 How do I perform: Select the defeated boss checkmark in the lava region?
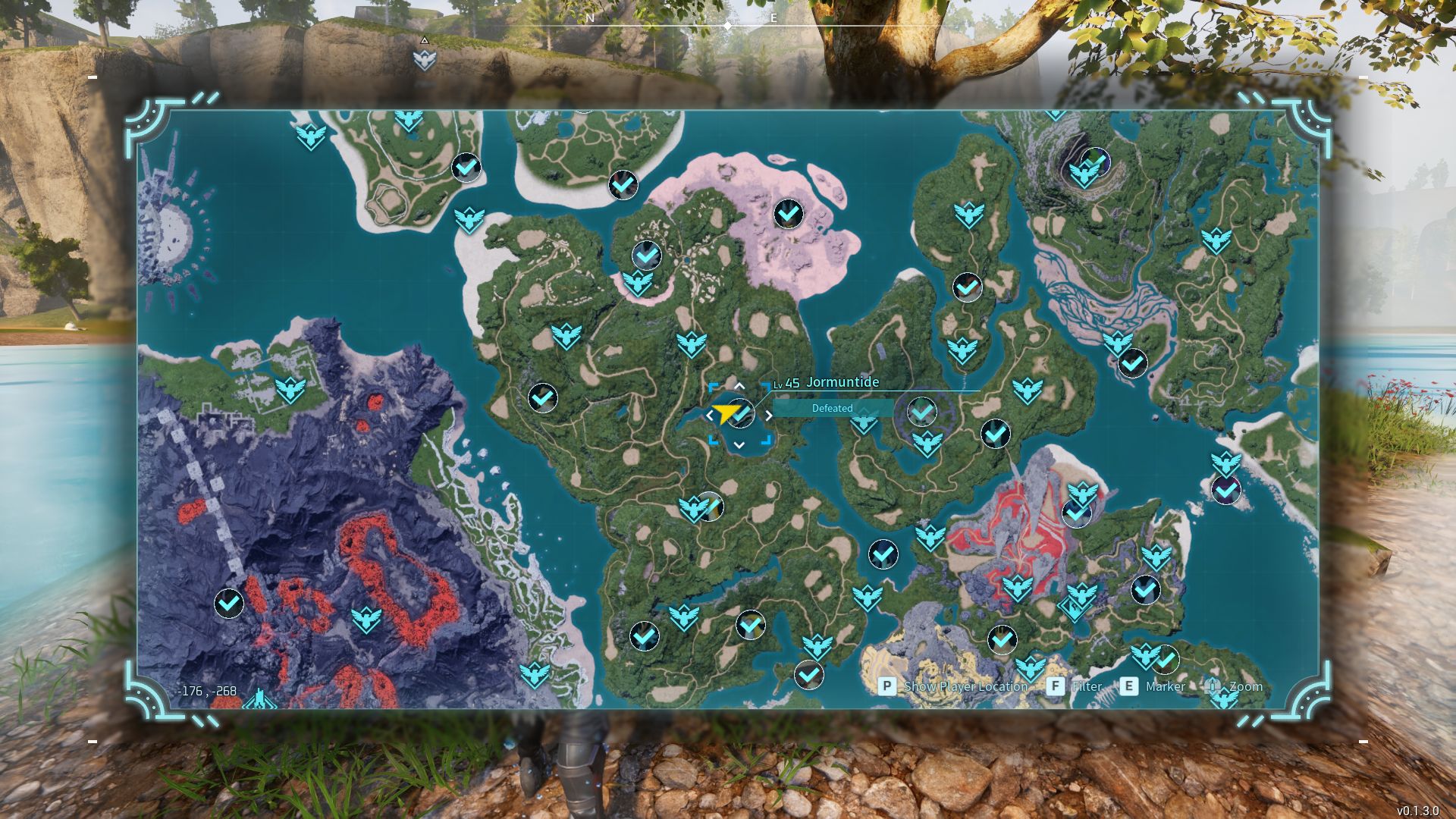227,604
